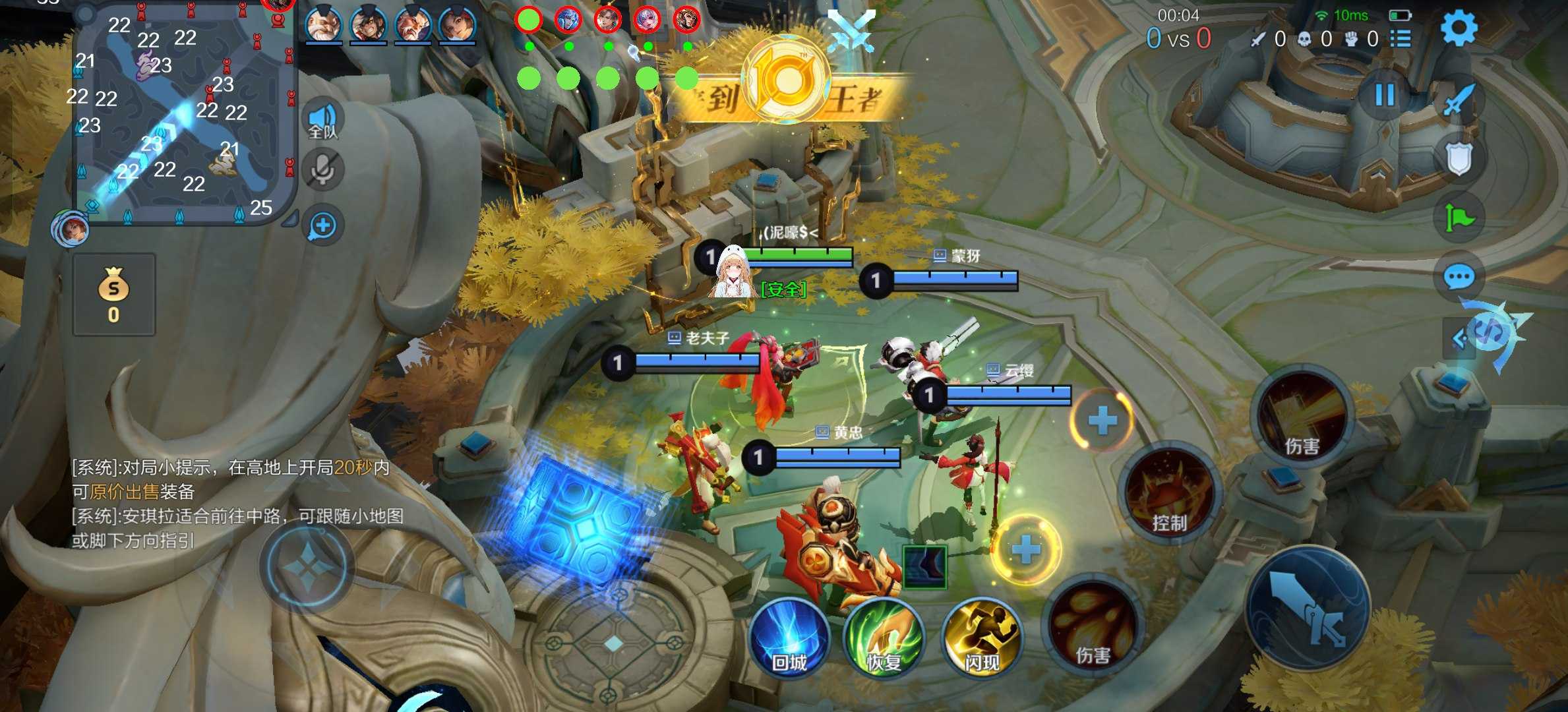This screenshot has width=1568, height=712.
Task: Open the scoreboard list icon
Action: 1401,39
